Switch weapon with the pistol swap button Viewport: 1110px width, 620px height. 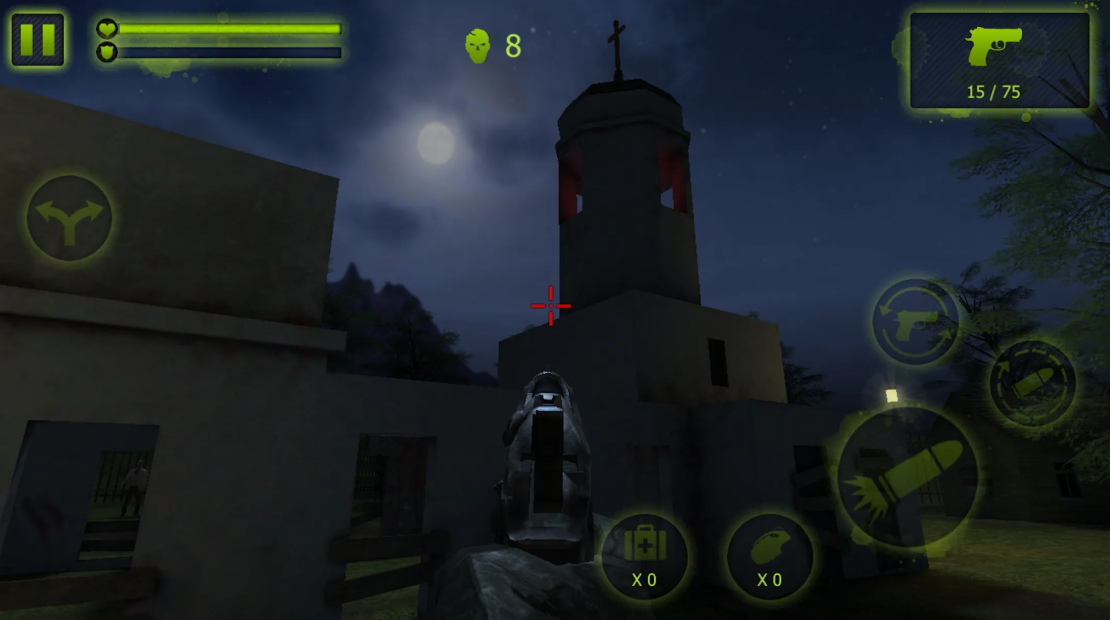pyautogui.click(x=915, y=322)
